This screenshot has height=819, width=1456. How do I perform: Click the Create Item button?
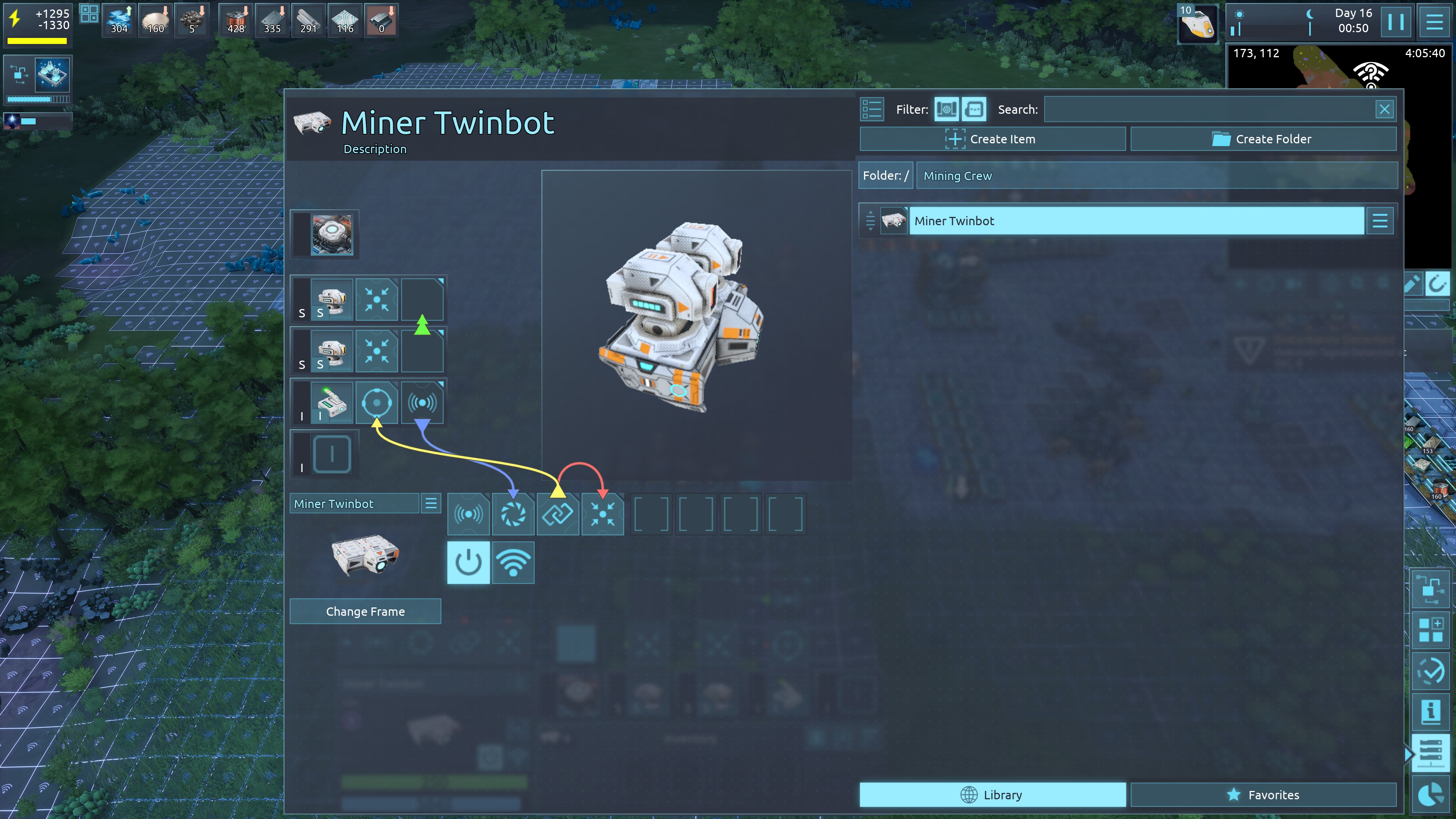(x=992, y=139)
